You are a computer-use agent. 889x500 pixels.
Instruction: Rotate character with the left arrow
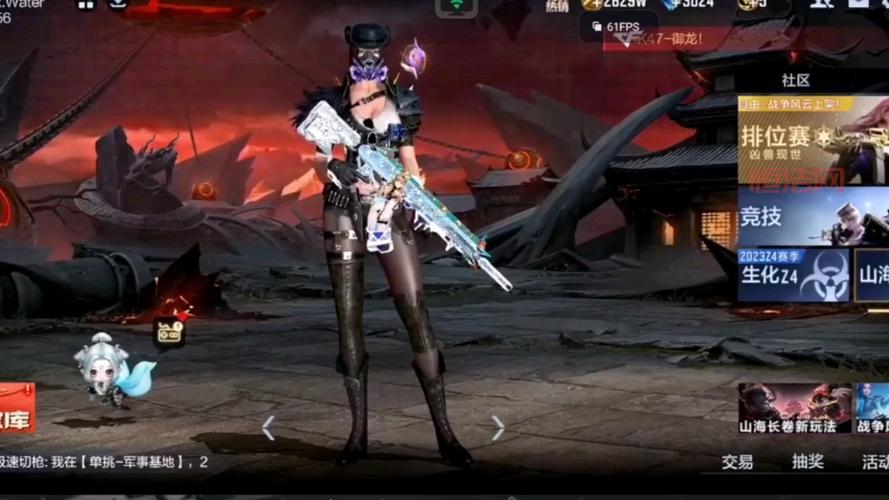pyautogui.click(x=268, y=428)
